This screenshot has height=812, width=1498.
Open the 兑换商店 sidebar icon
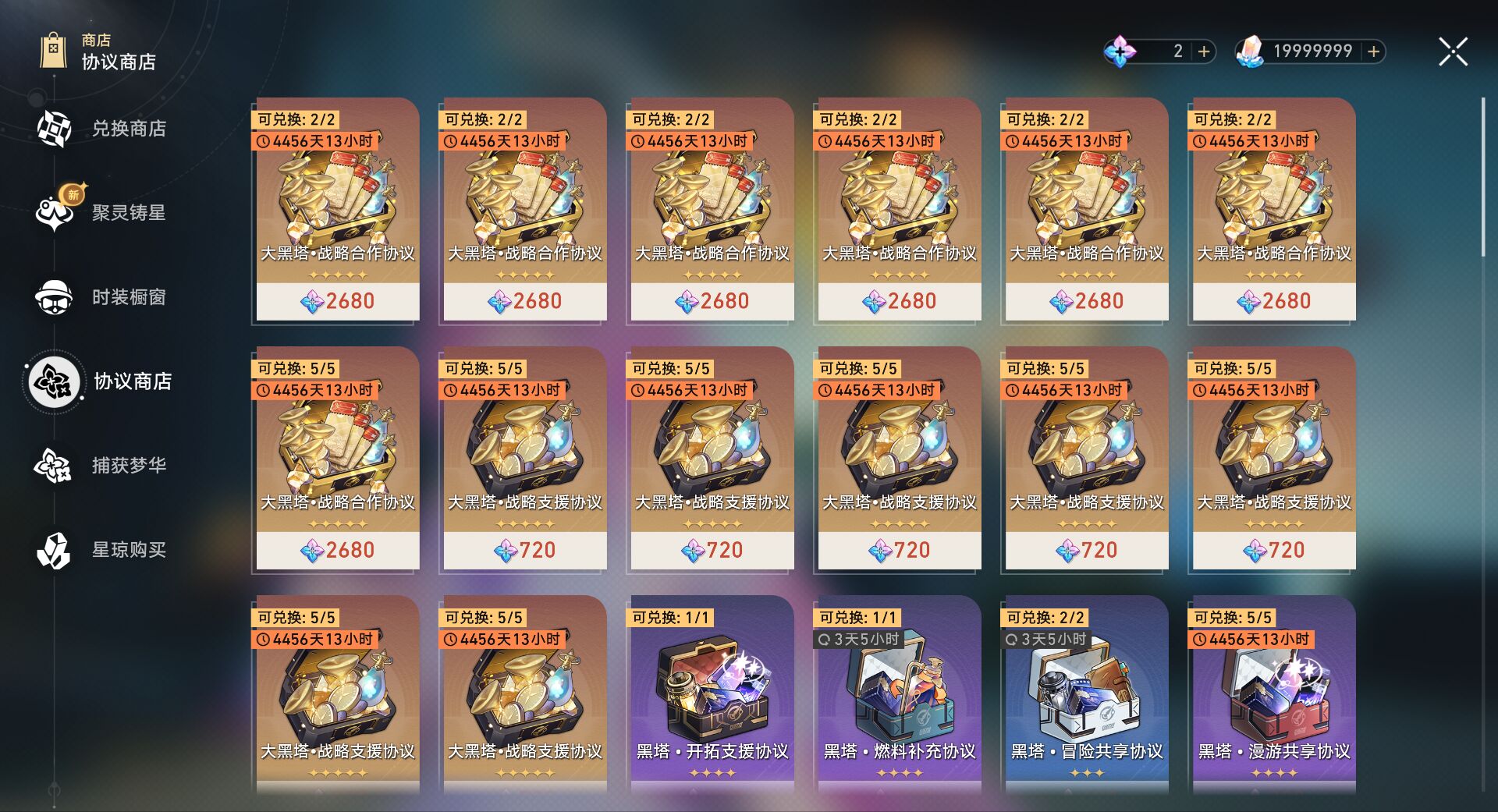pos(55,129)
